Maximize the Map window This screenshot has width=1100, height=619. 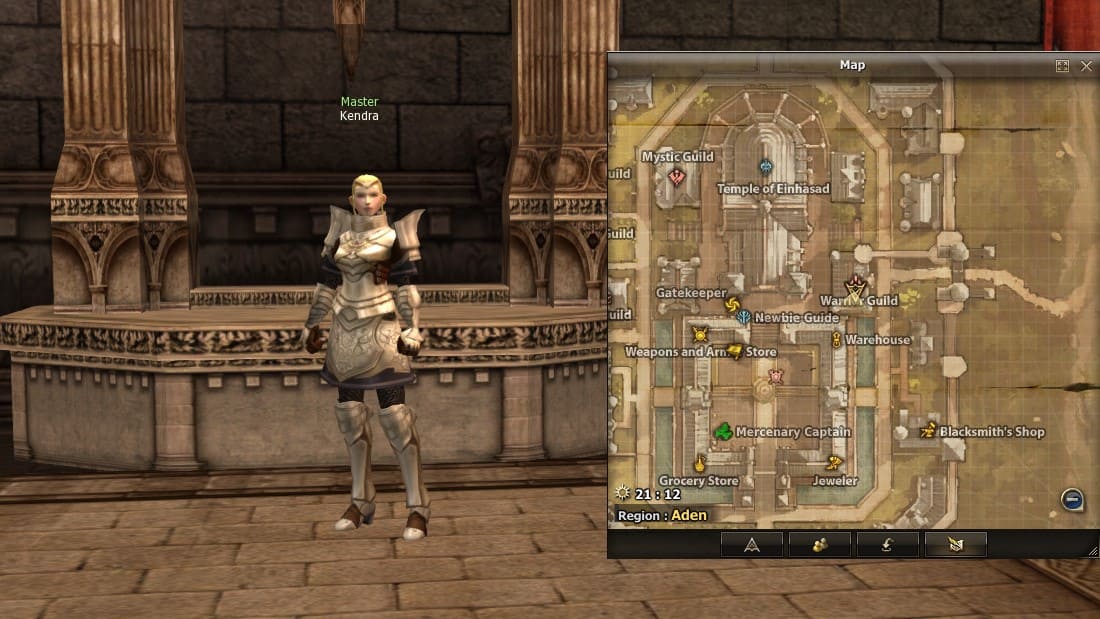1062,66
